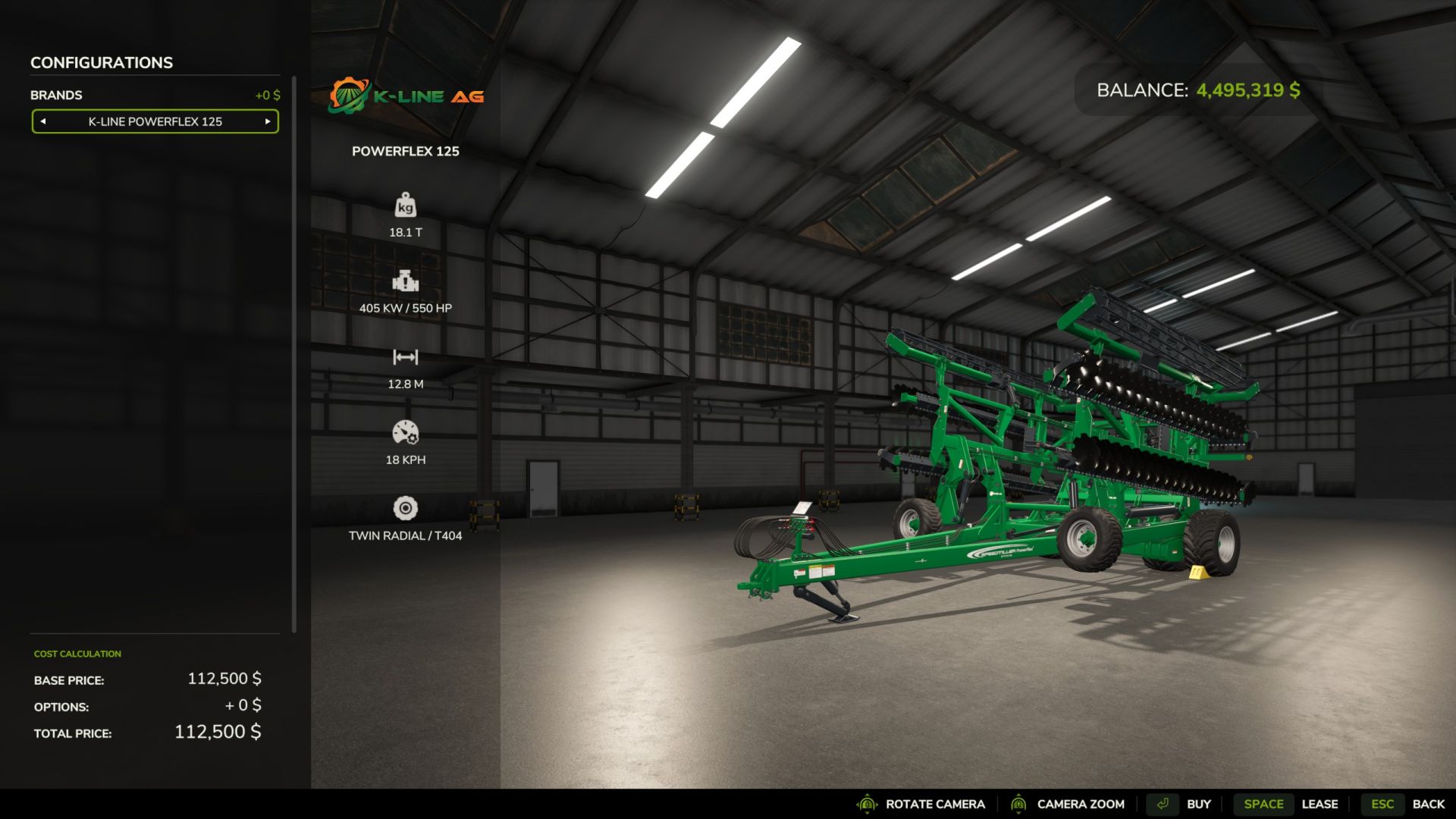Expand the BRANDS configuration section
Viewport: 1456px width, 819px height.
[56, 95]
